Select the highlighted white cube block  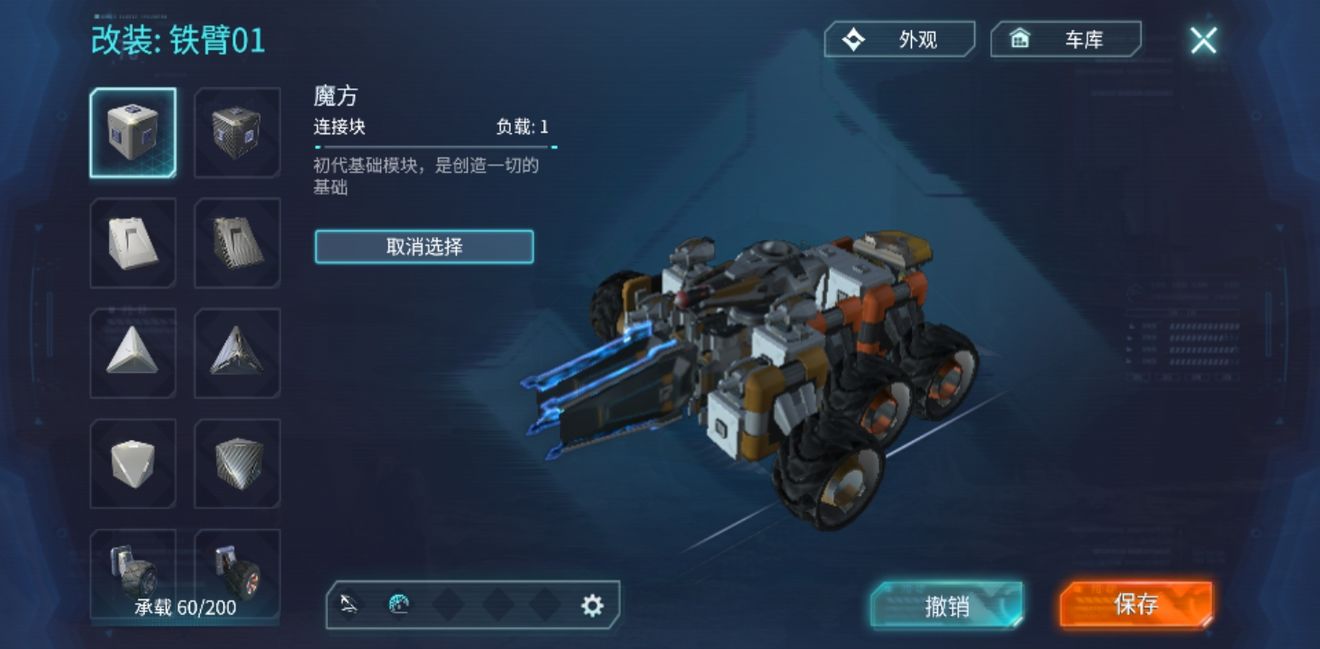(x=133, y=133)
